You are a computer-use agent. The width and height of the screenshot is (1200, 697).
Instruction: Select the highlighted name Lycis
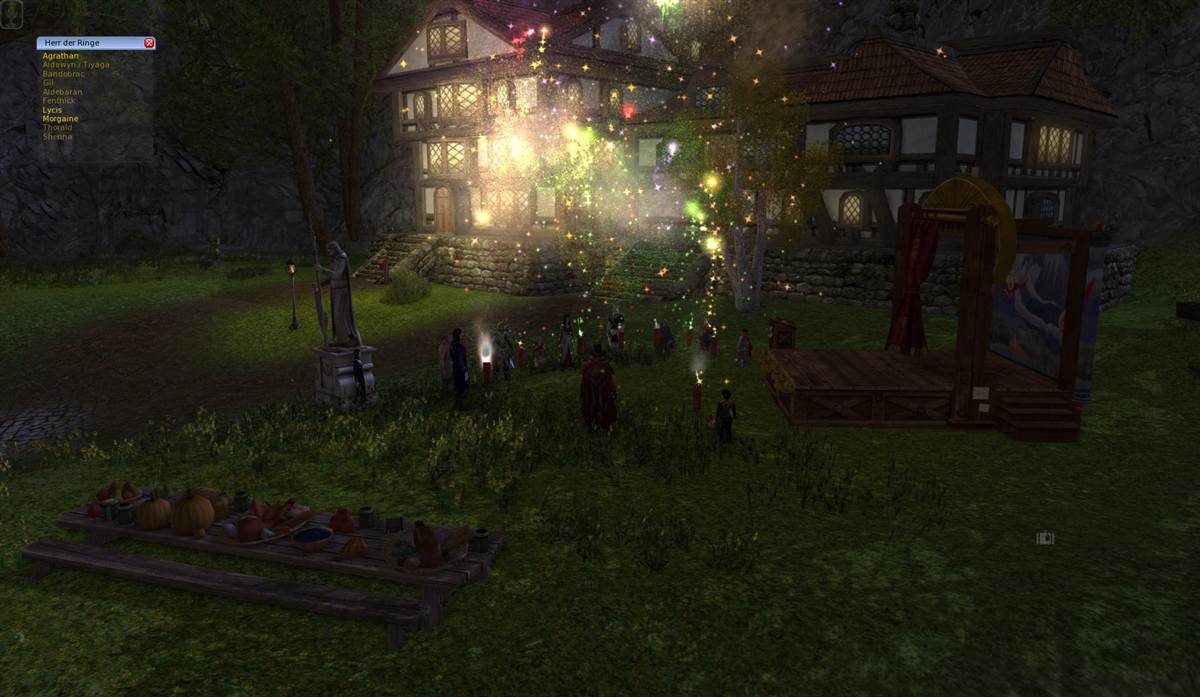coord(52,110)
